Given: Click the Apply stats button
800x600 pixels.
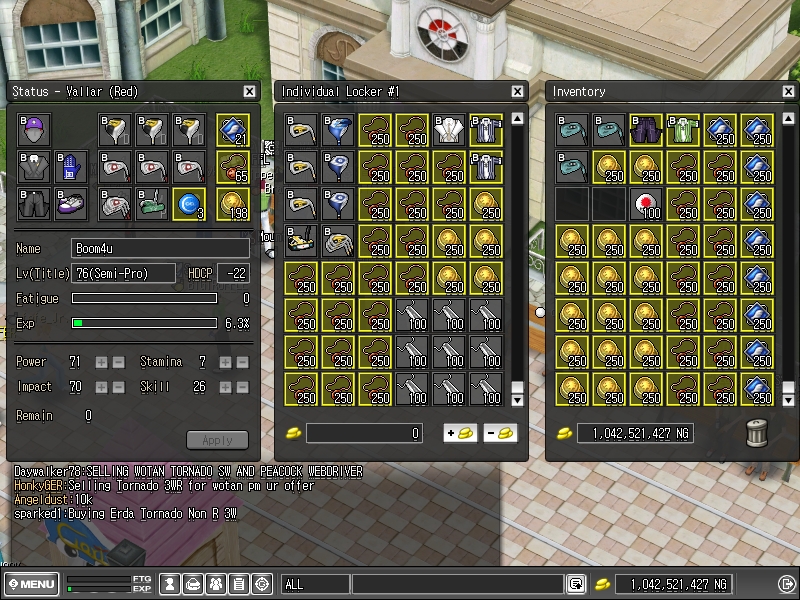Looking at the screenshot, I should (x=217, y=440).
